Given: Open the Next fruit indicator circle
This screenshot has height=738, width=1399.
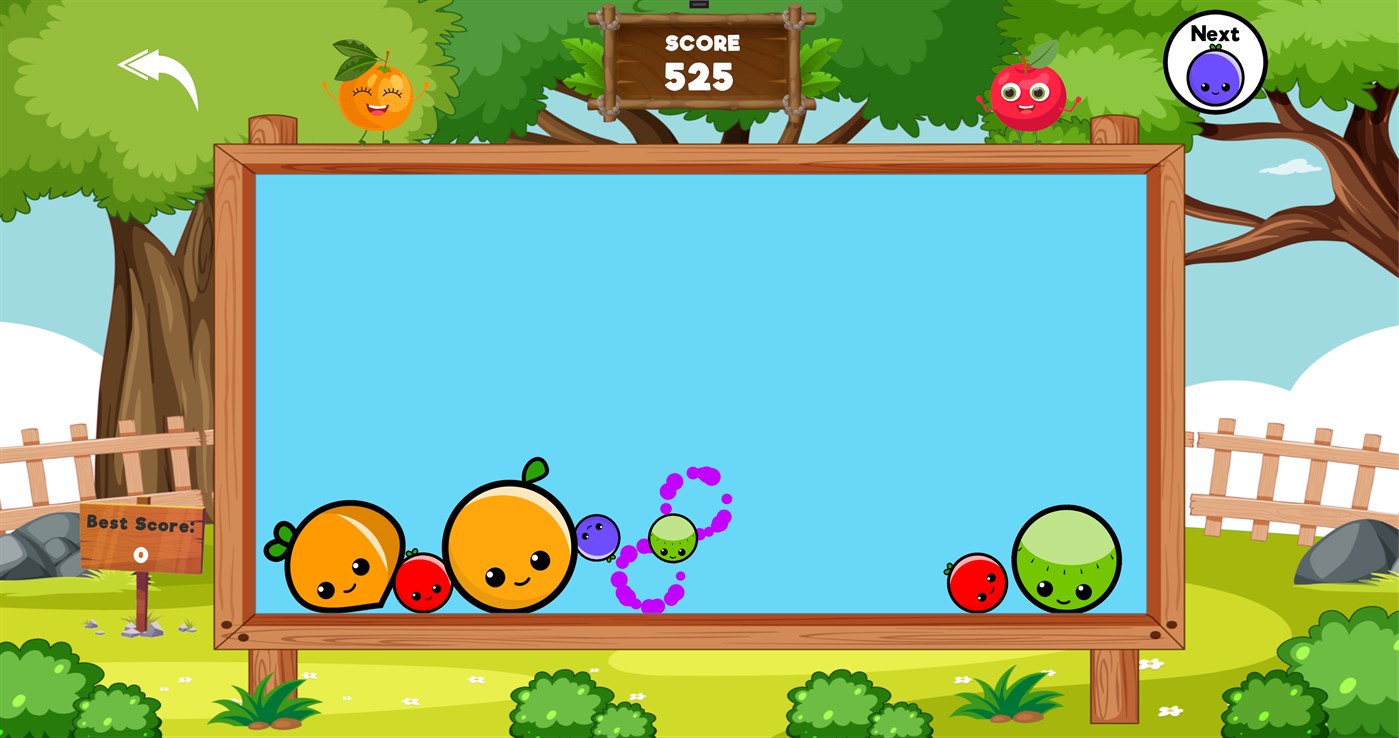Looking at the screenshot, I should pos(1216,62).
